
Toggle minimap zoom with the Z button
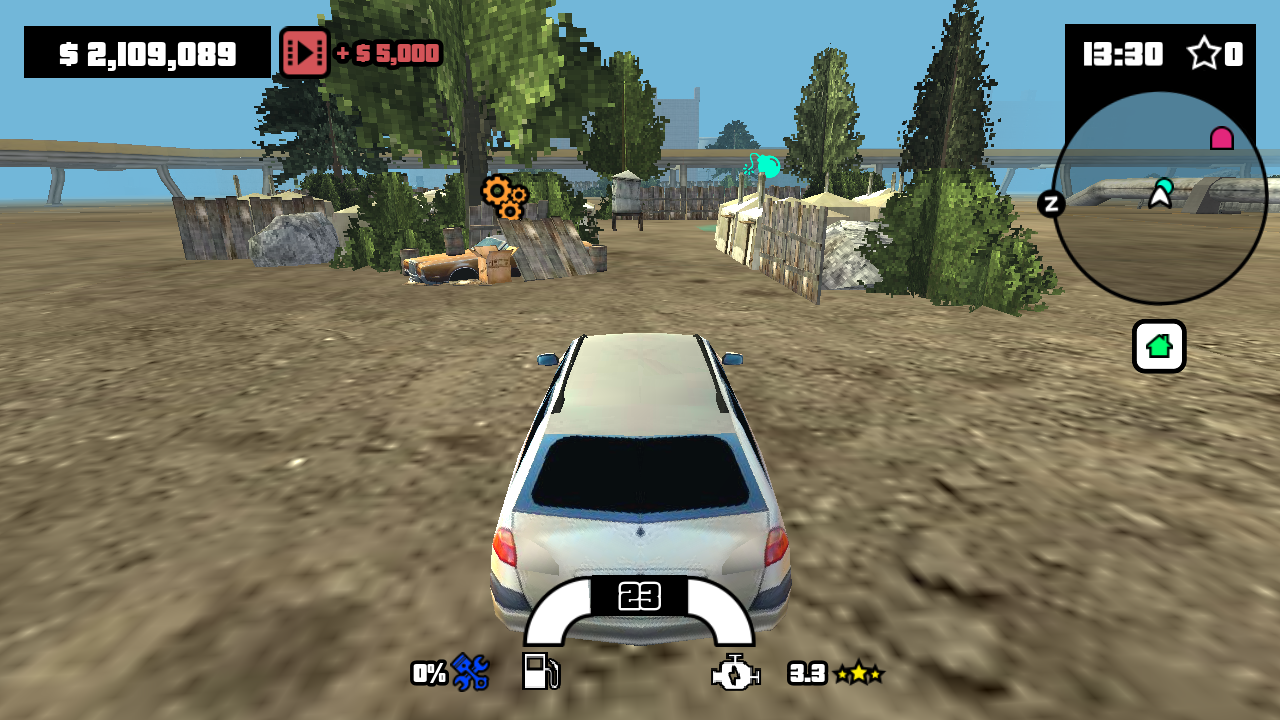pyautogui.click(x=1051, y=204)
